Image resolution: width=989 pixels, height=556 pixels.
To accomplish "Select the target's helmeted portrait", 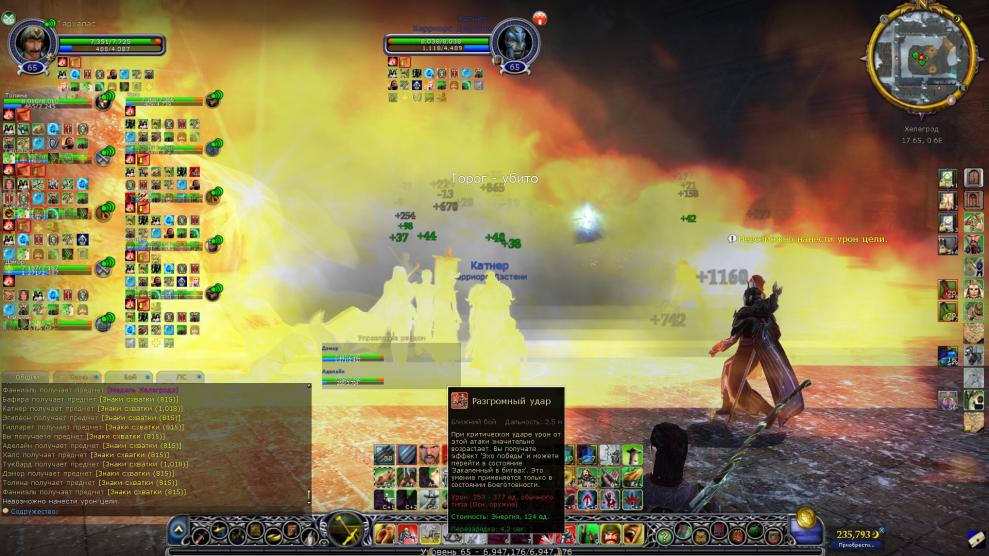I will (x=516, y=41).
